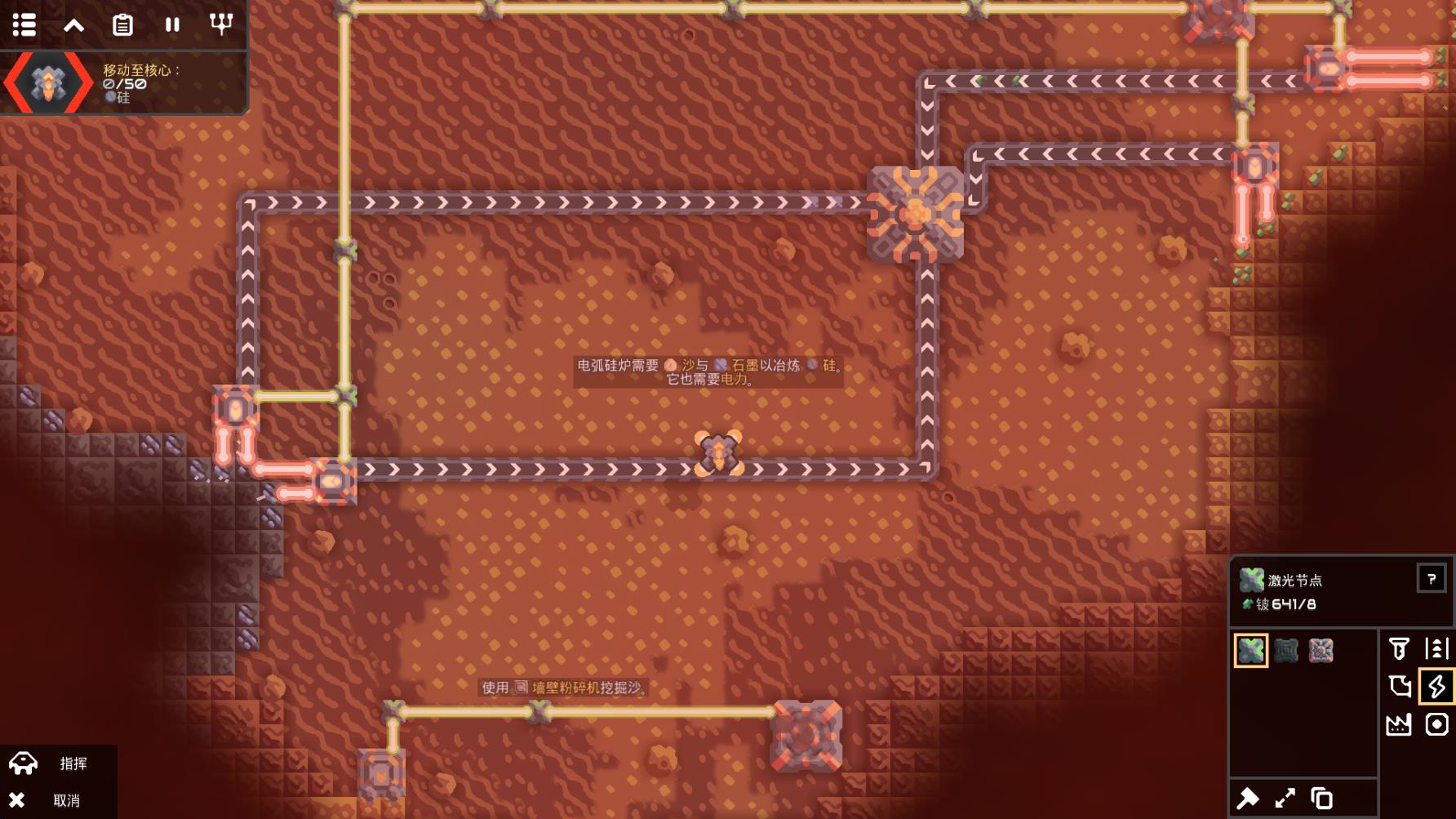This screenshot has height=819, width=1456.
Task: Cancel with the 取消 button
Action: click(57, 800)
